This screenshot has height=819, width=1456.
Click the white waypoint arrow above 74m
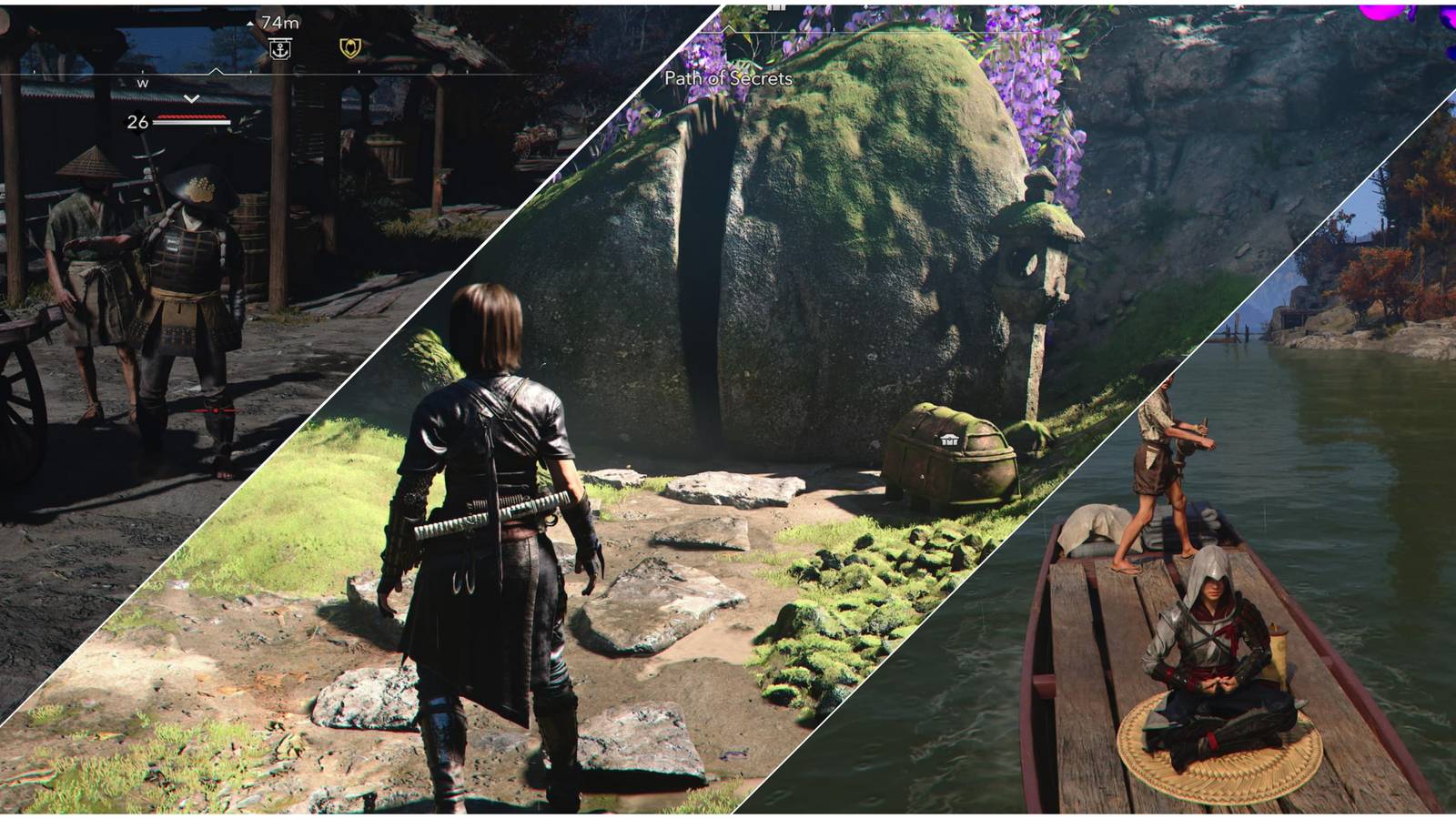pos(250,22)
